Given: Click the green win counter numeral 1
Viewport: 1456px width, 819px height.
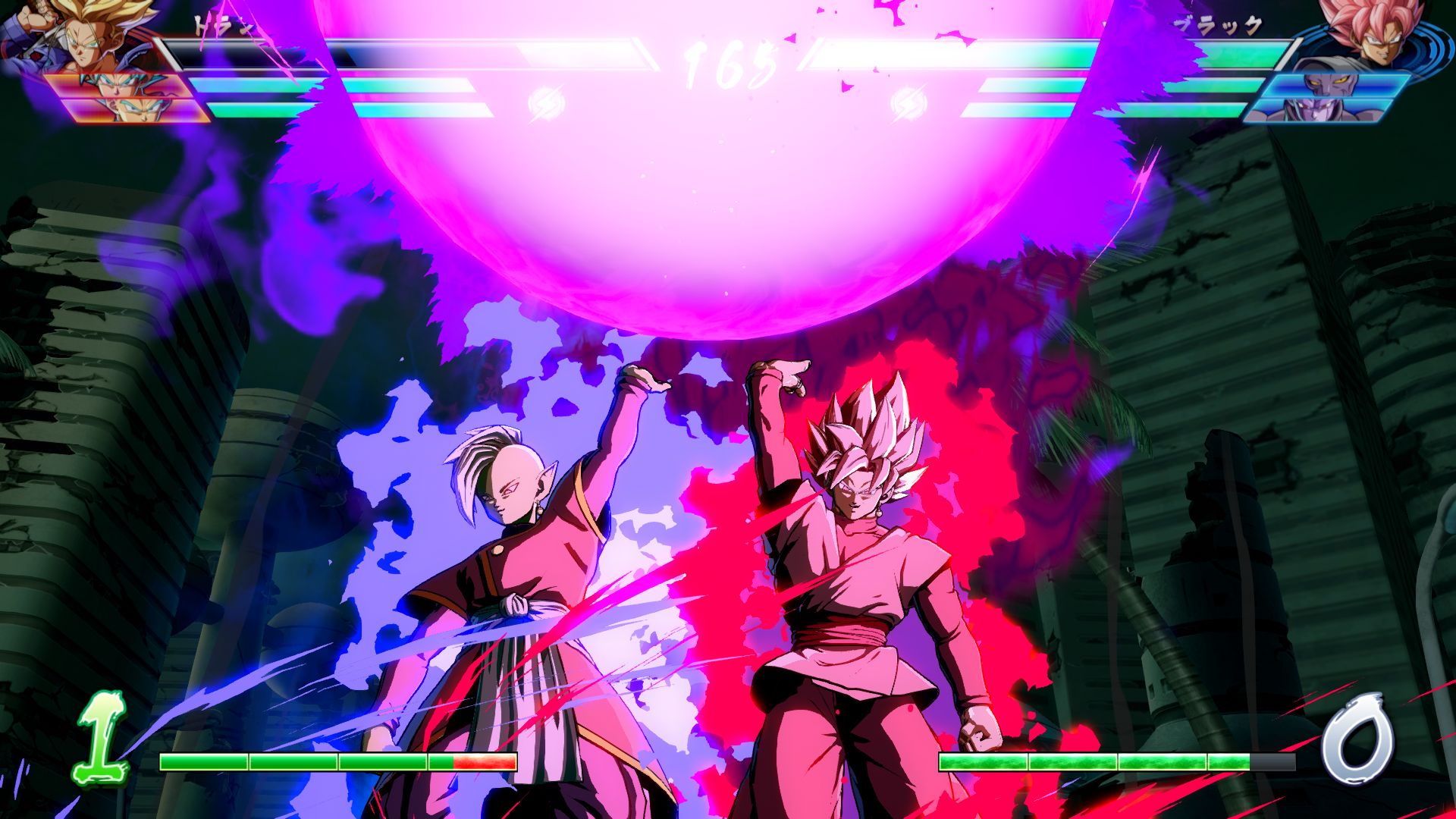Looking at the screenshot, I should pyautogui.click(x=99, y=747).
